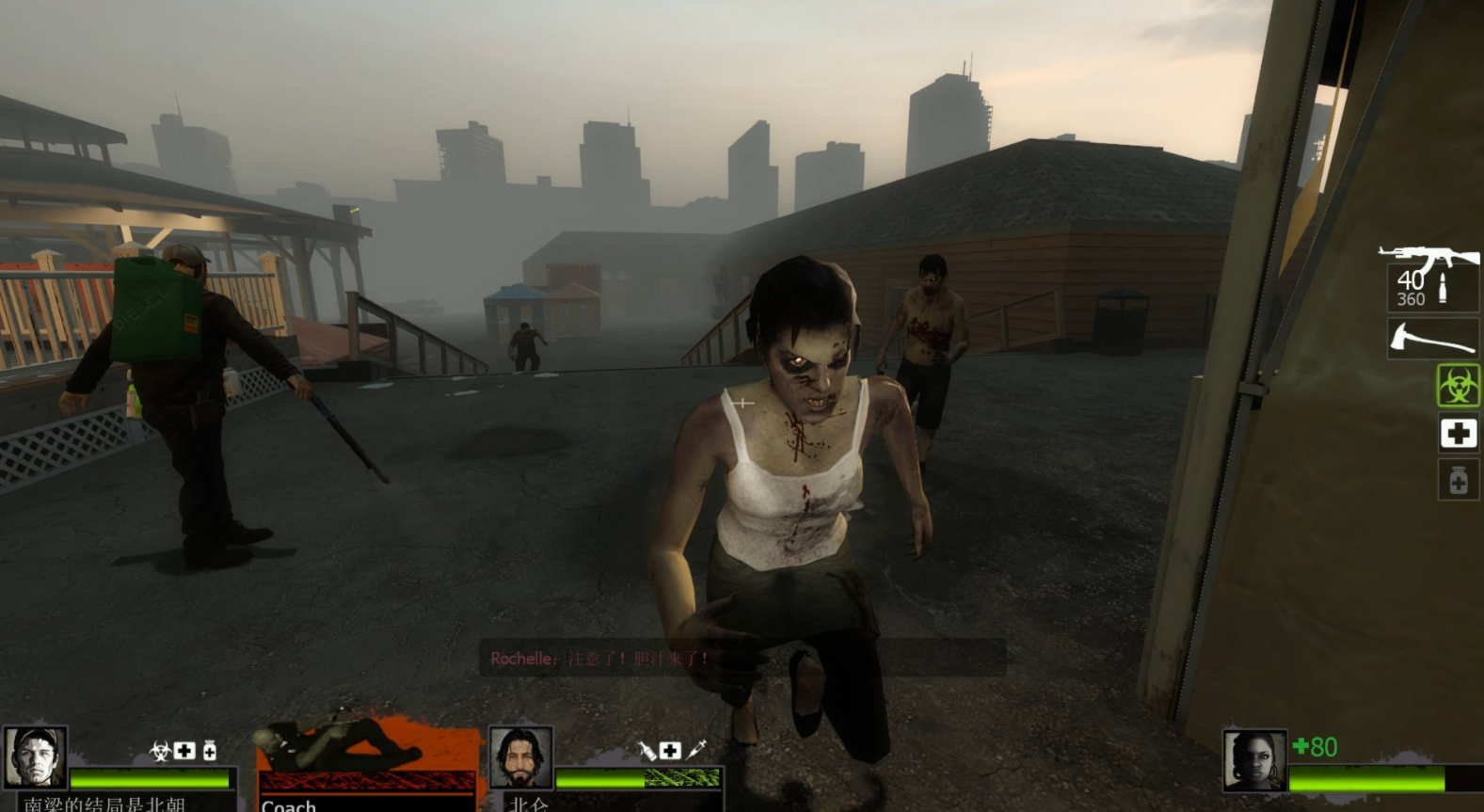
Task: Click the capped teammate's pill bottle icon
Action: point(210,750)
